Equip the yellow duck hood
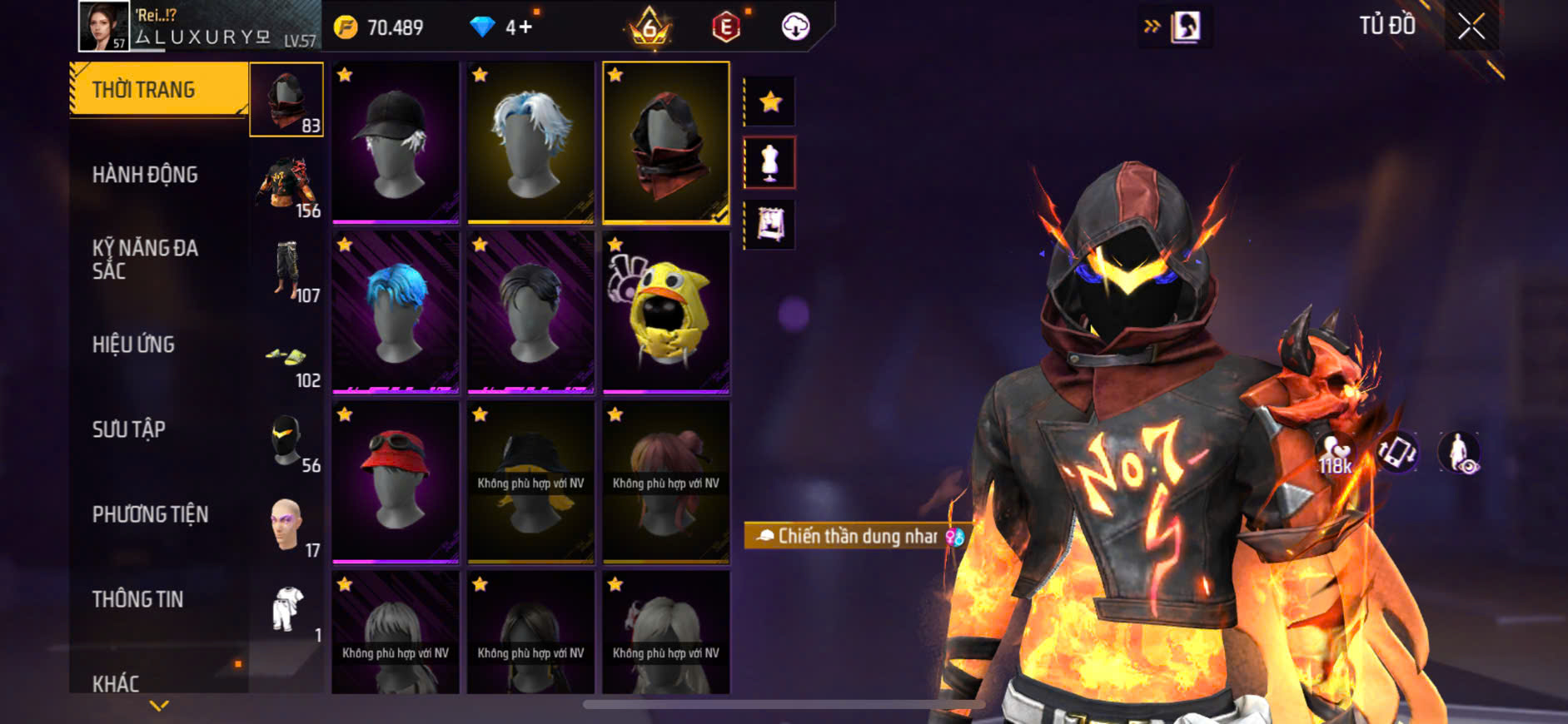The width and height of the screenshot is (1568, 724). (x=665, y=312)
